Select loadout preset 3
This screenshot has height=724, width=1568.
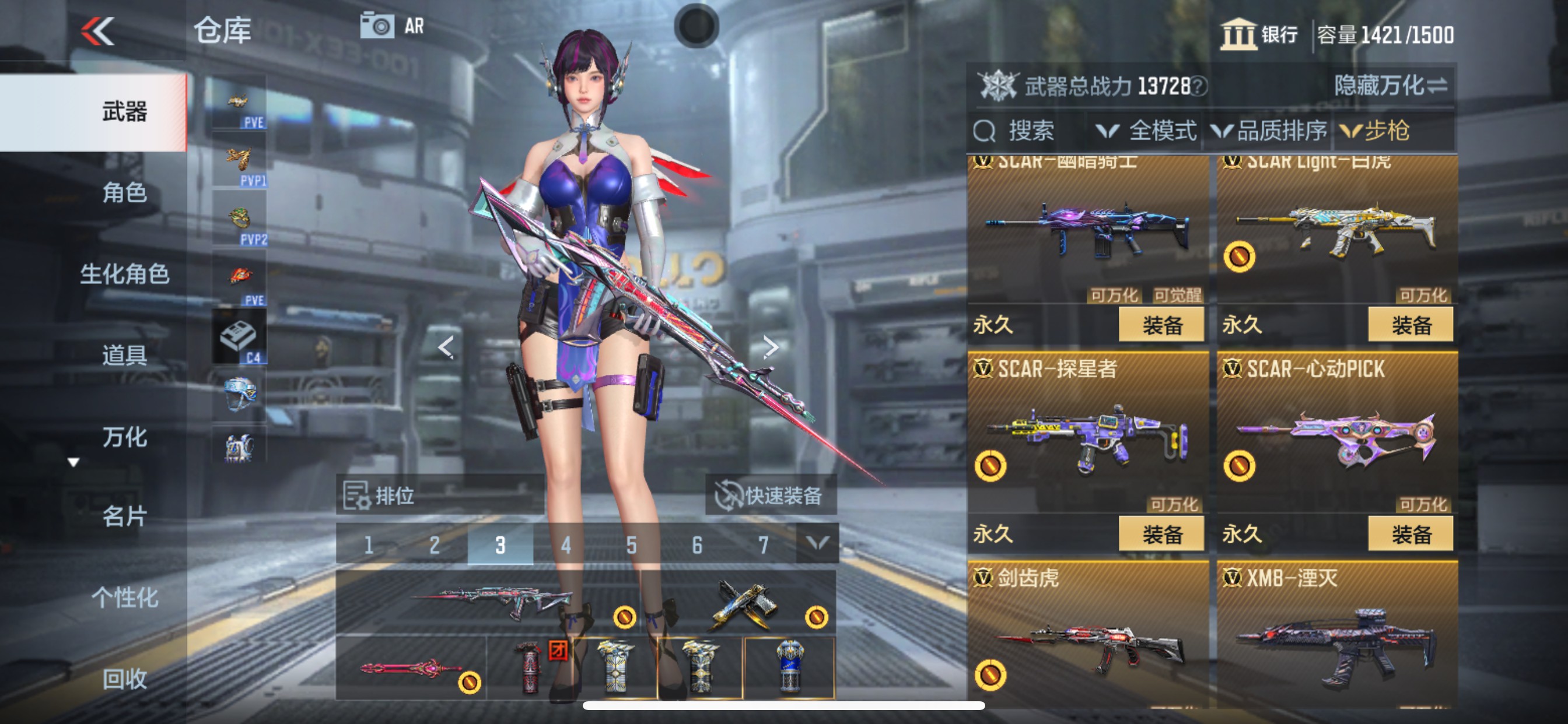coord(499,546)
